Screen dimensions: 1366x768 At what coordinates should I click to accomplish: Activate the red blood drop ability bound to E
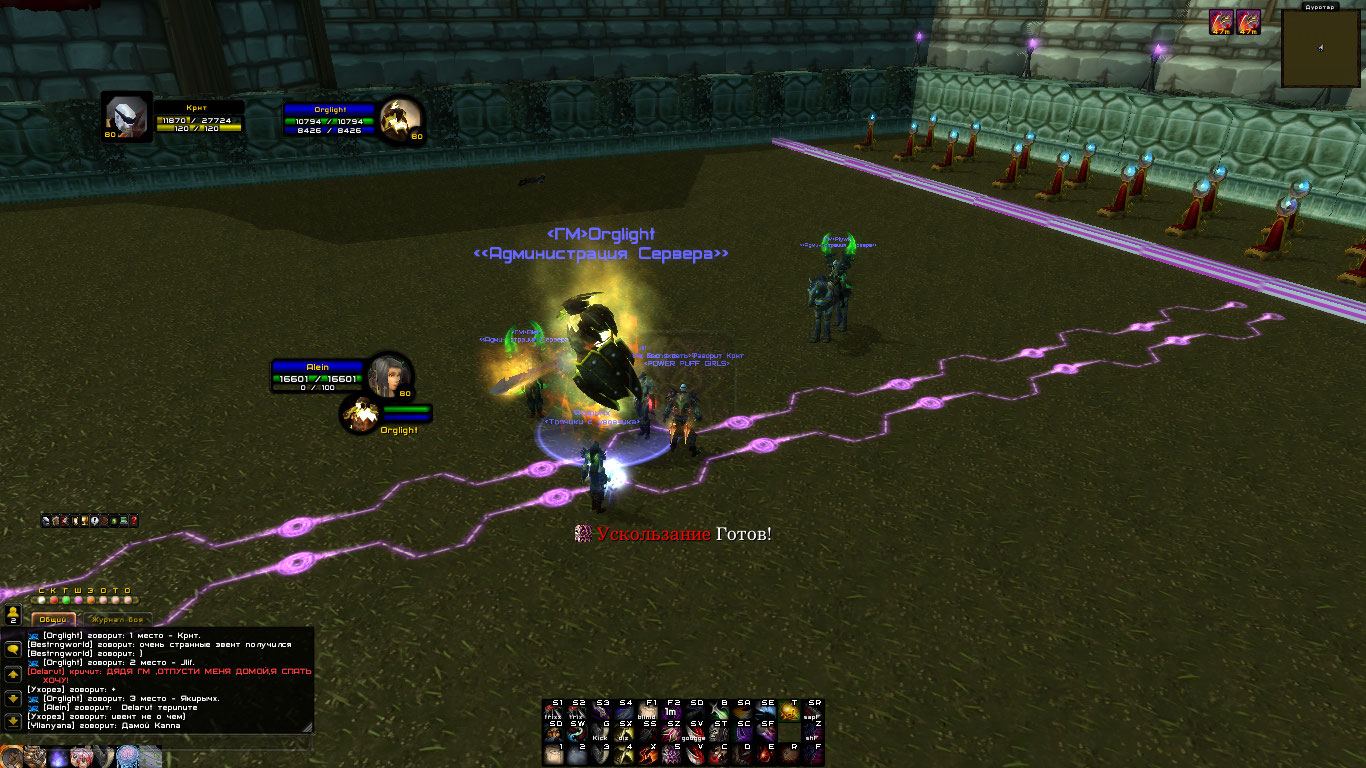[768, 753]
